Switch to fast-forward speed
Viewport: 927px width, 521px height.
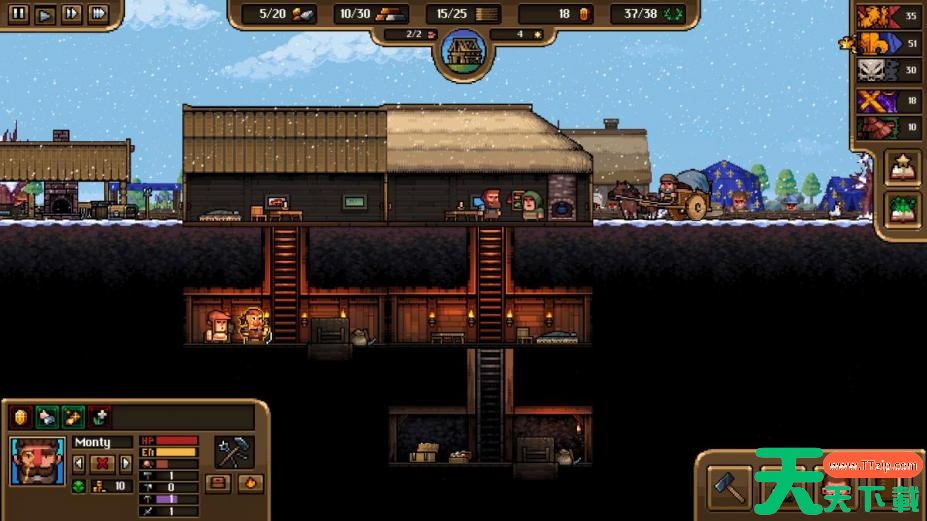pyautogui.click(x=71, y=14)
